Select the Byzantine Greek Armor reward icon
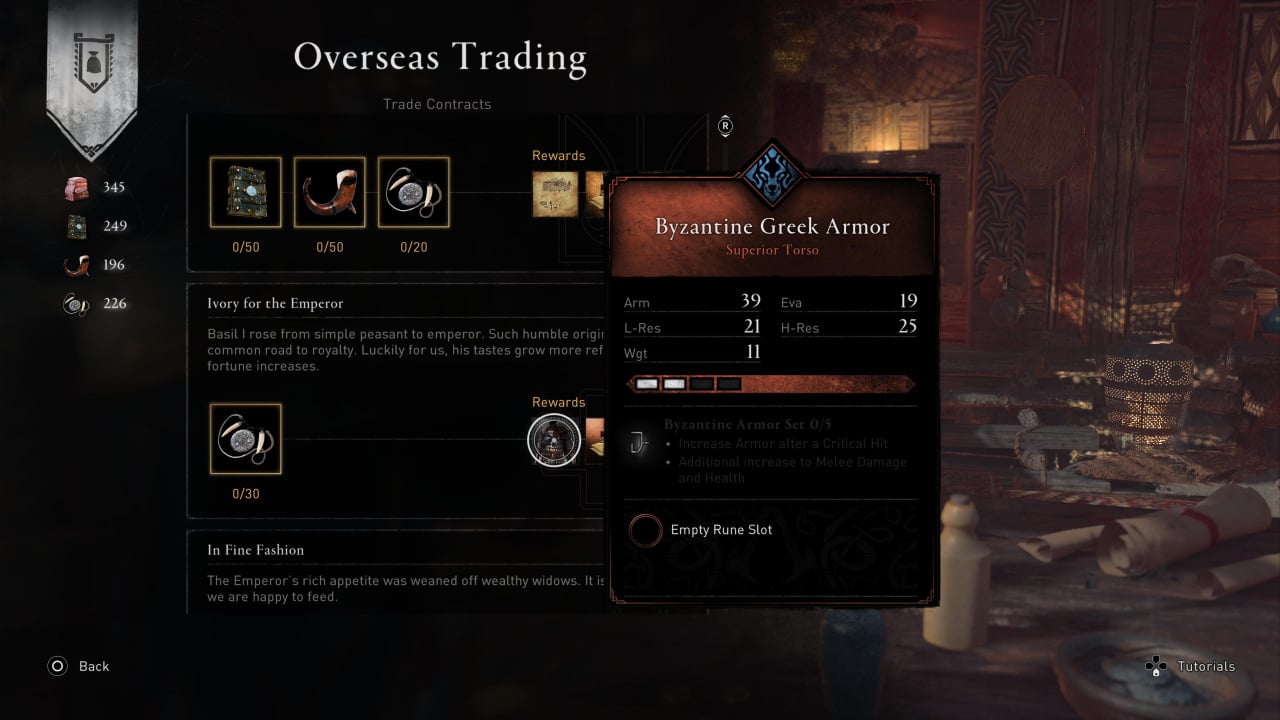The image size is (1280, 720). [554, 440]
